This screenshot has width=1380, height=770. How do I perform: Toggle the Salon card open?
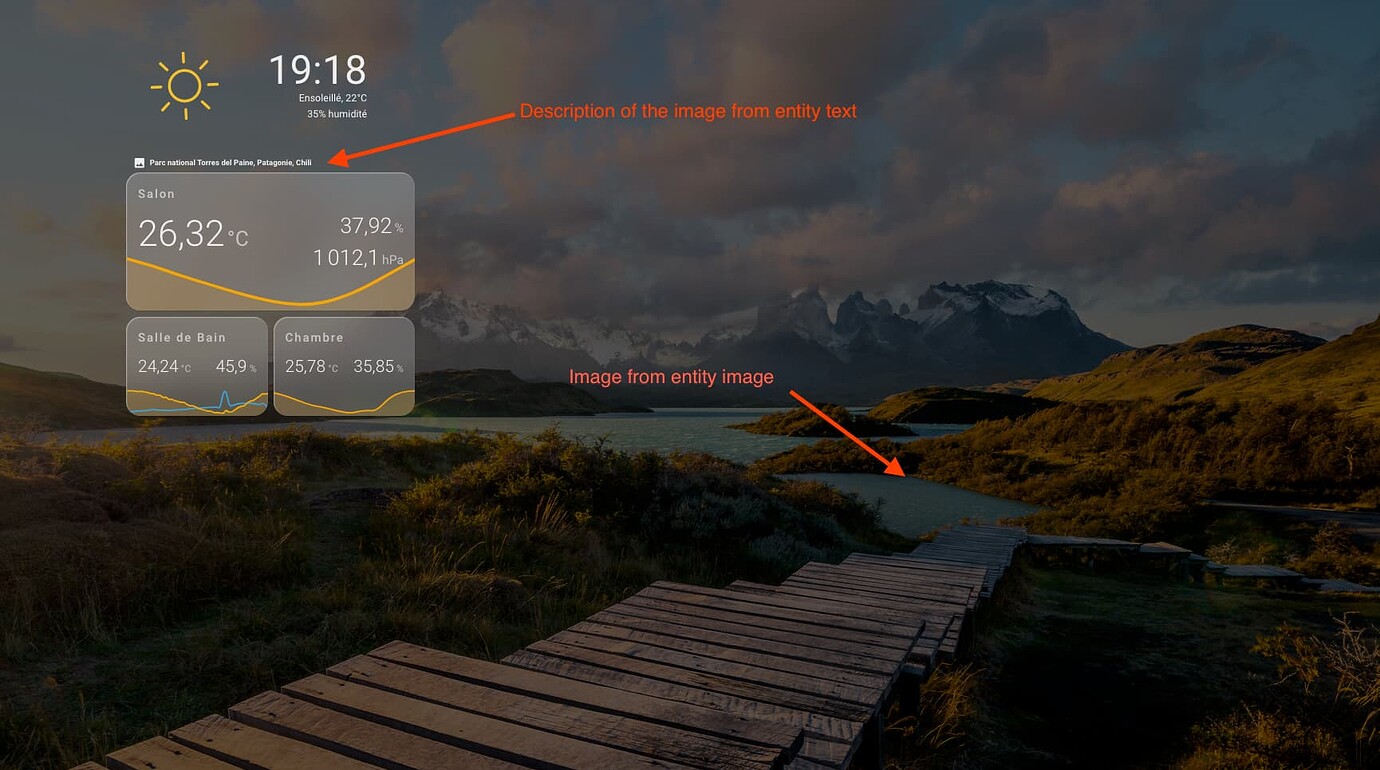click(270, 240)
